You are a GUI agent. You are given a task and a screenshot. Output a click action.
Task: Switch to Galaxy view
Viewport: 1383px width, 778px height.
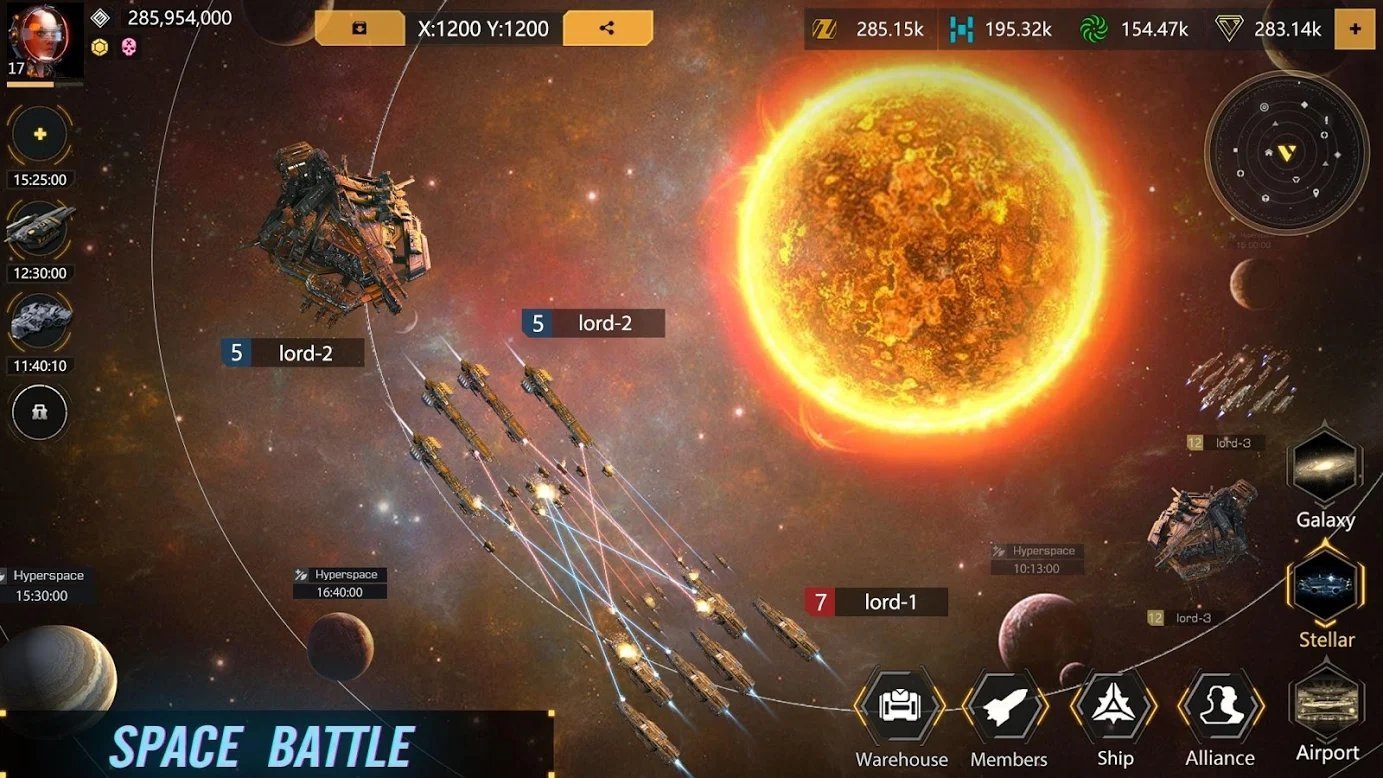(1325, 465)
